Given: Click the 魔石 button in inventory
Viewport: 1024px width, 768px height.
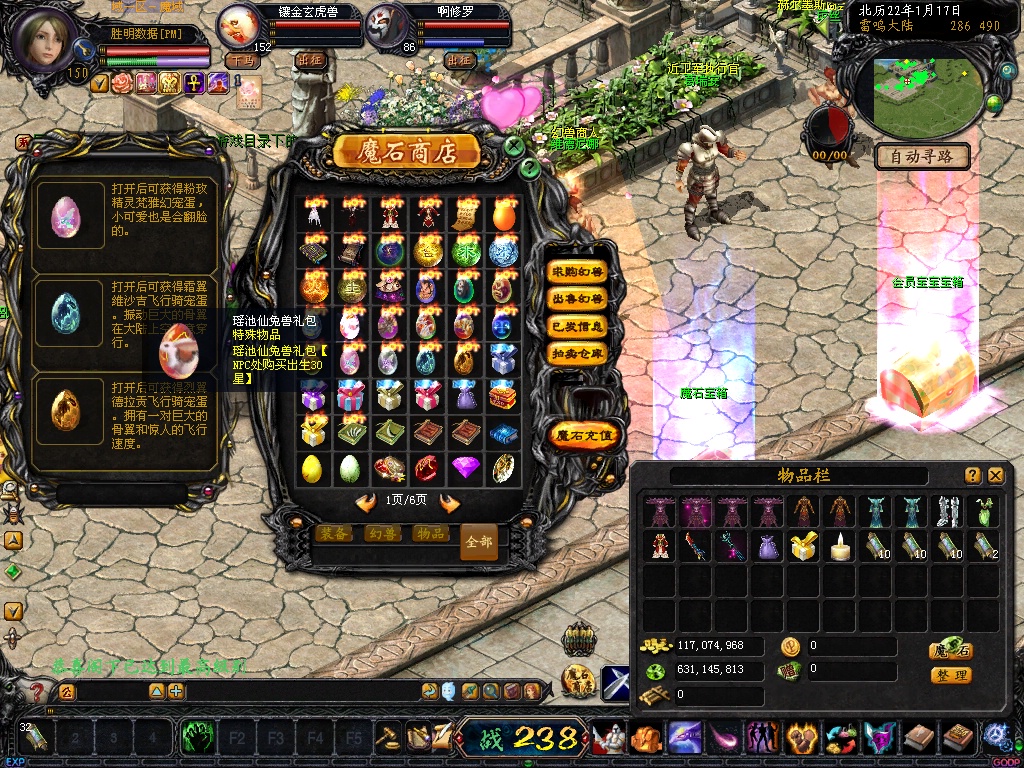Looking at the screenshot, I should (x=951, y=650).
